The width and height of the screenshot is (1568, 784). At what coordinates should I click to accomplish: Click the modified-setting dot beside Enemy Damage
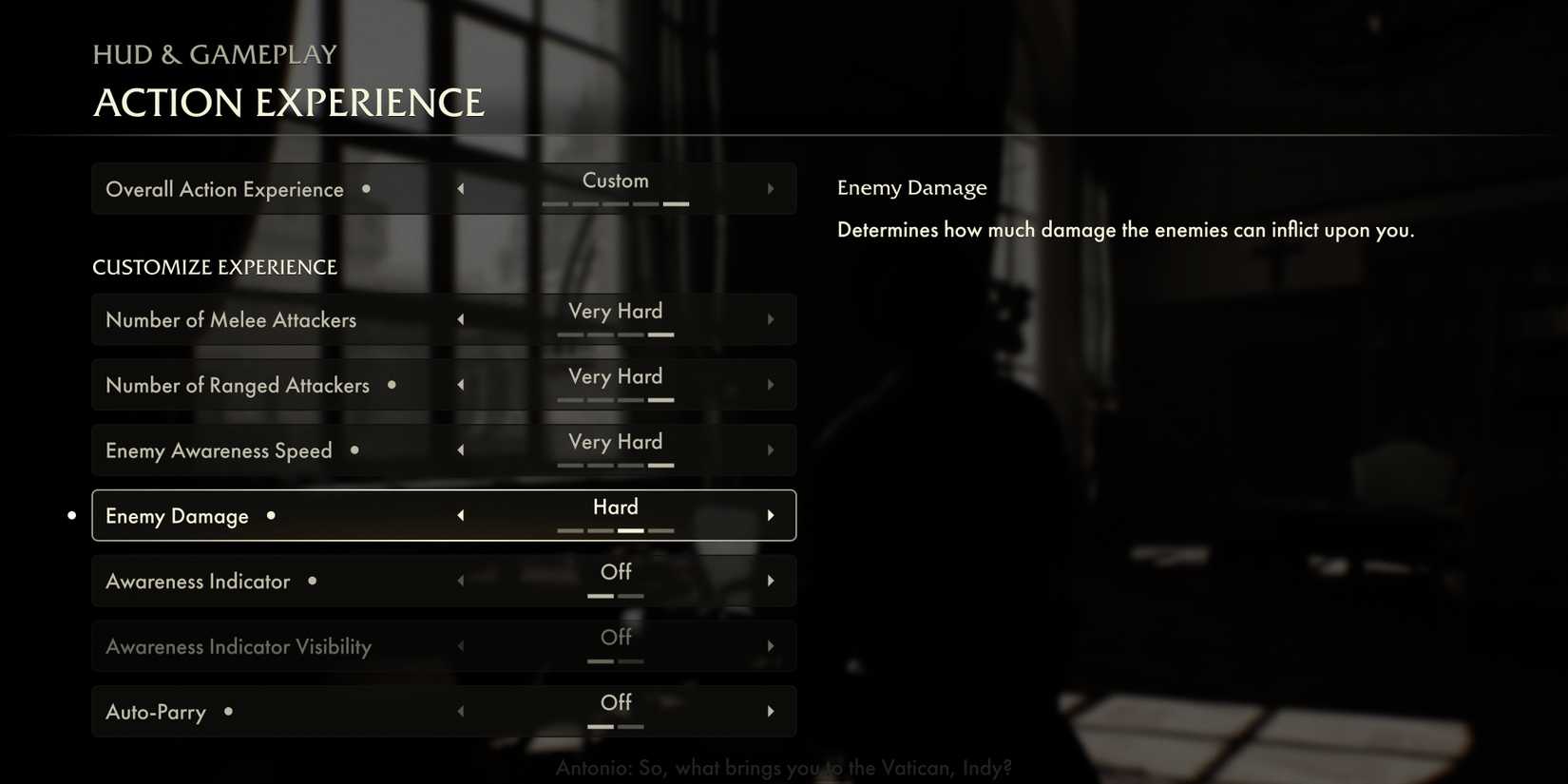(x=271, y=516)
